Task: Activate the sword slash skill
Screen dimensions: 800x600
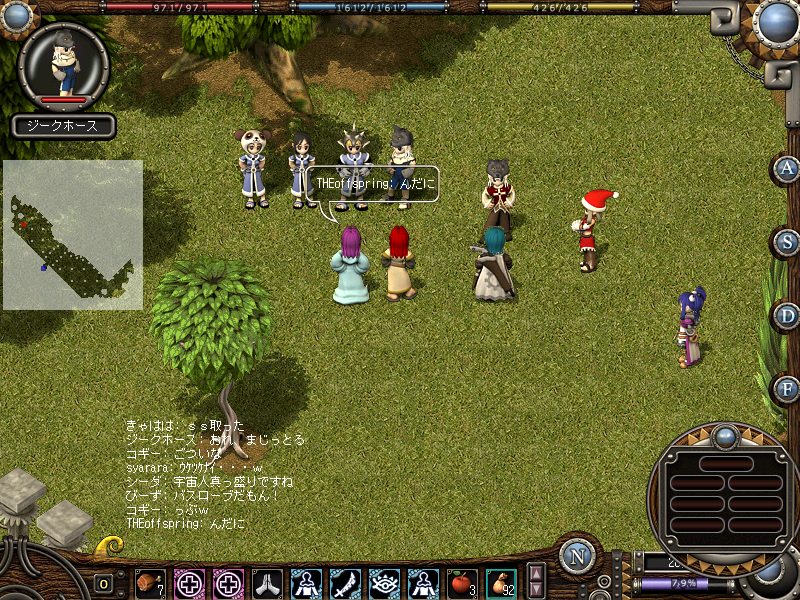Action: pos(345,582)
